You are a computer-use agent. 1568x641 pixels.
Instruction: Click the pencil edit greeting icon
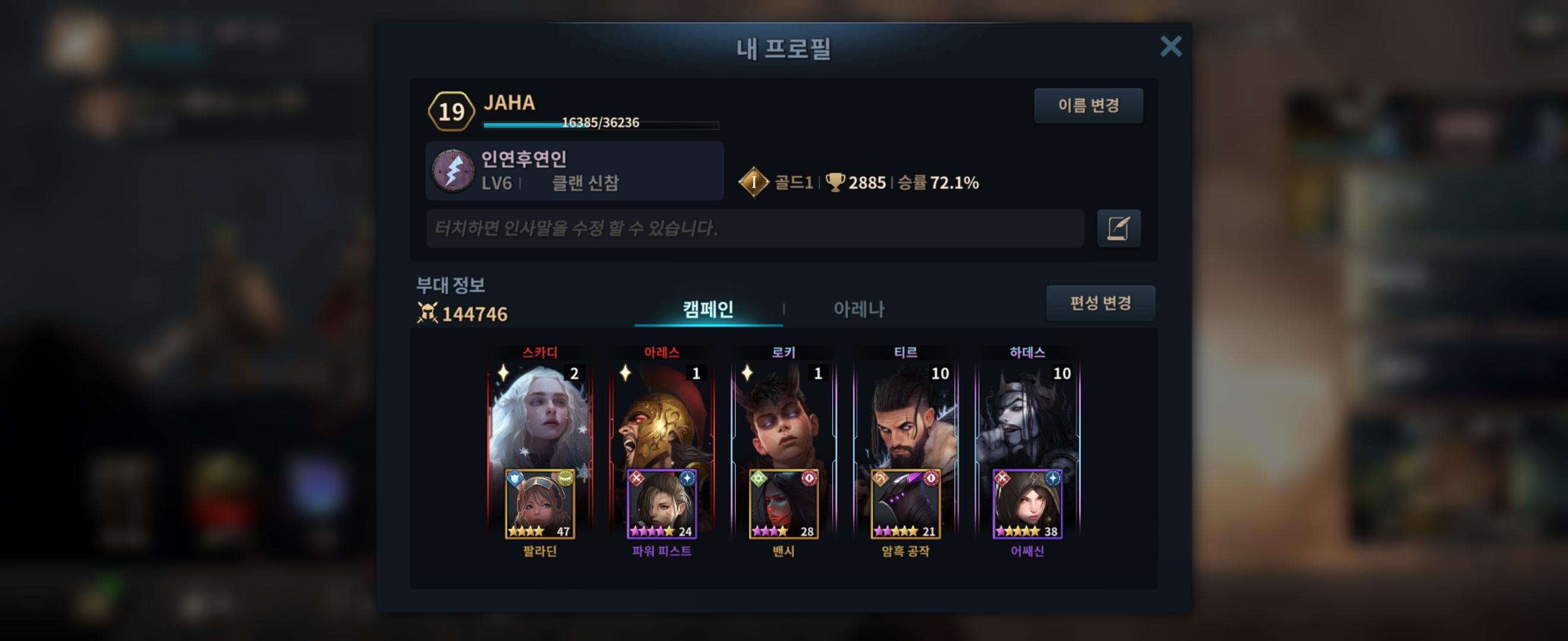tap(1118, 228)
